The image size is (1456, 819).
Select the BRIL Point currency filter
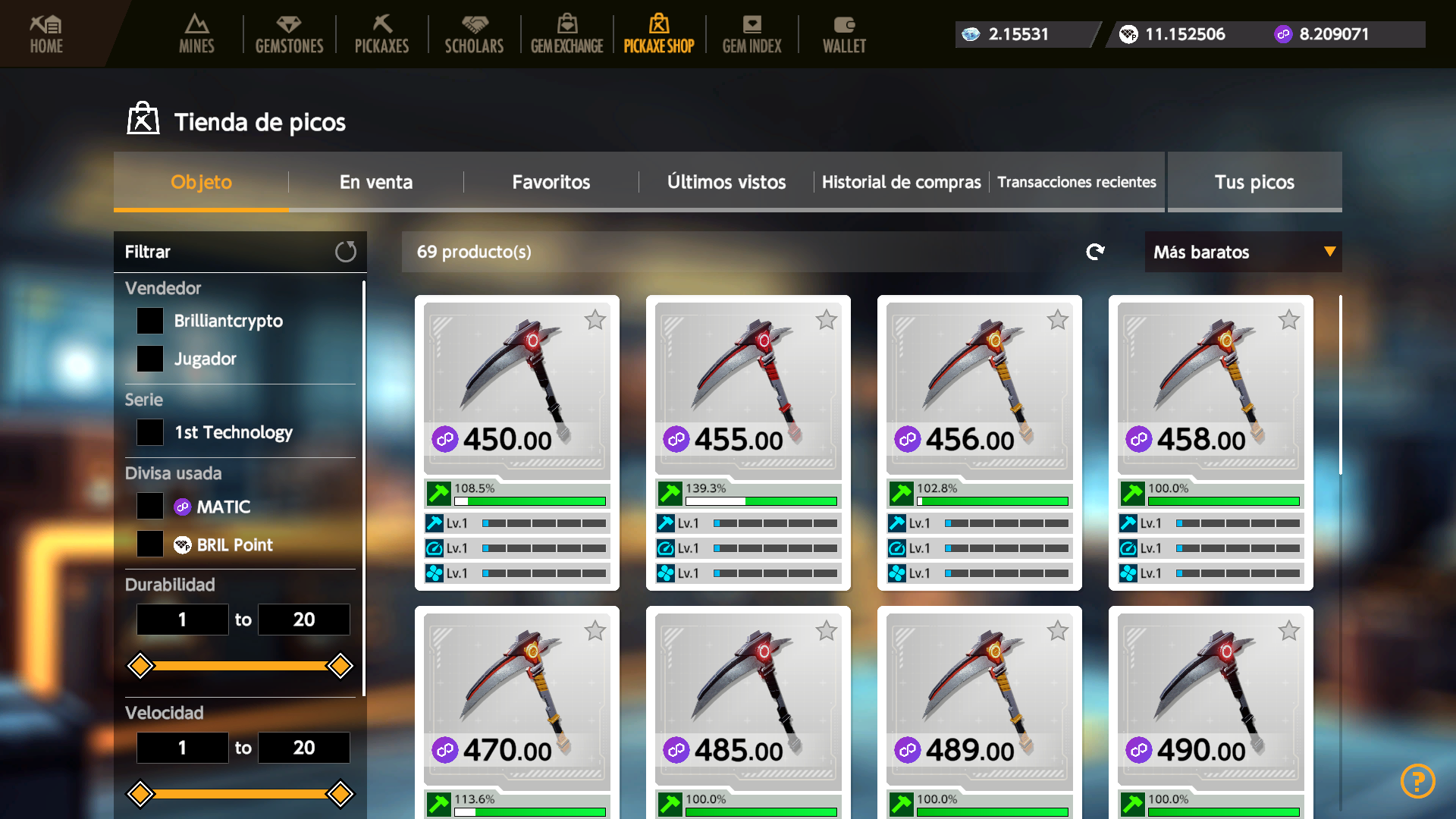click(150, 544)
